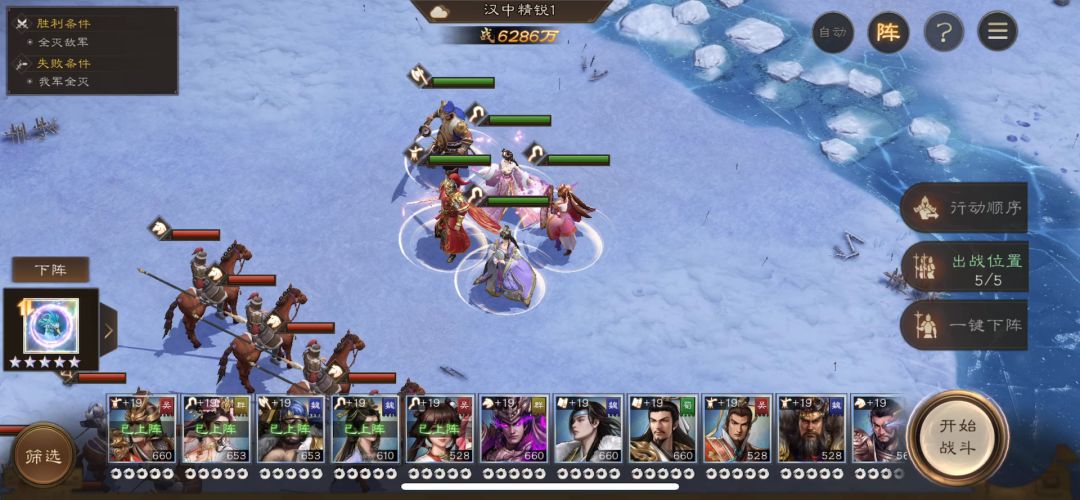Toggle 自动 auto battle mode
This screenshot has height=500, width=1080.
click(x=832, y=32)
